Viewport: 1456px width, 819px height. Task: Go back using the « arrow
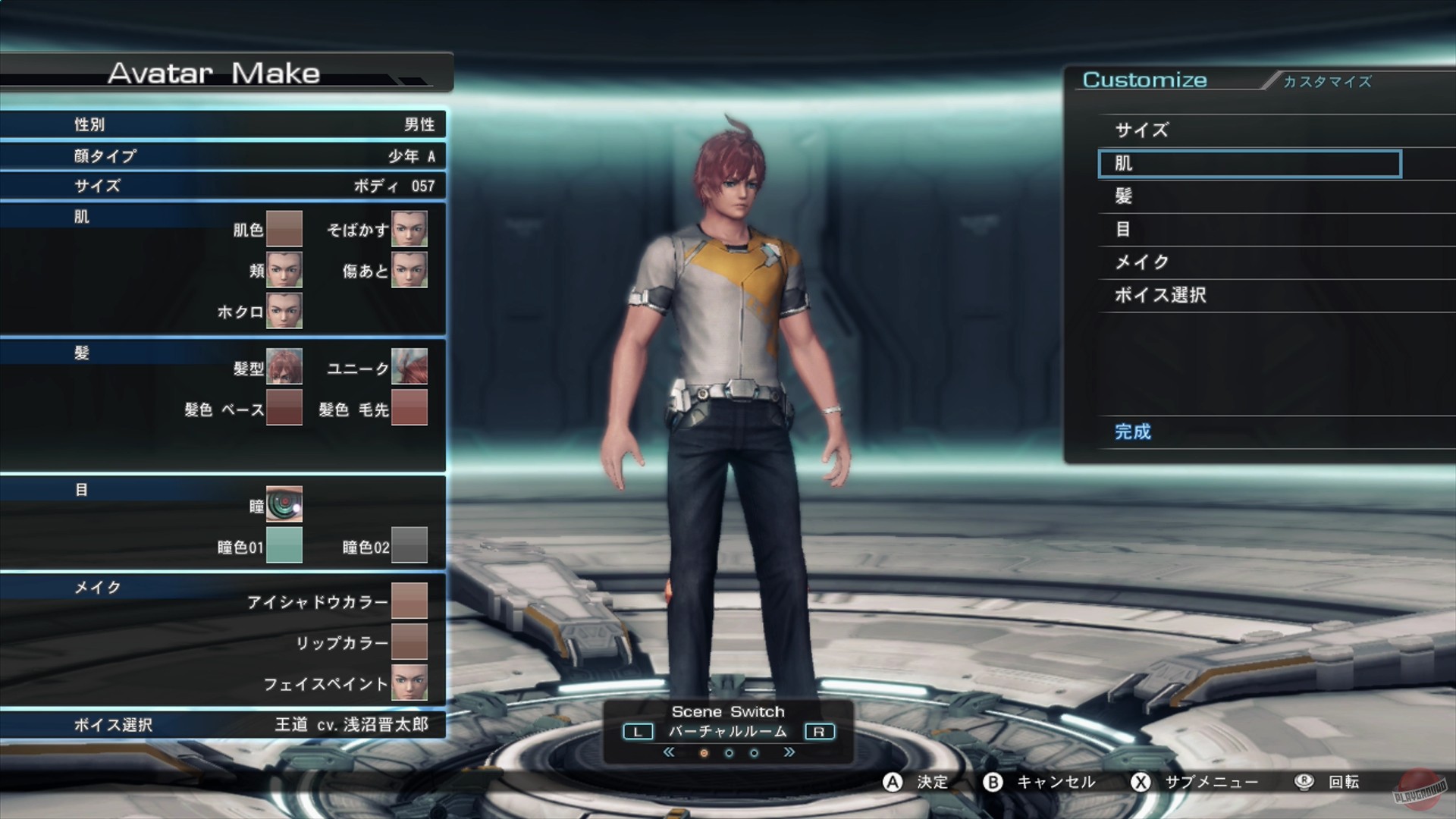[670, 752]
